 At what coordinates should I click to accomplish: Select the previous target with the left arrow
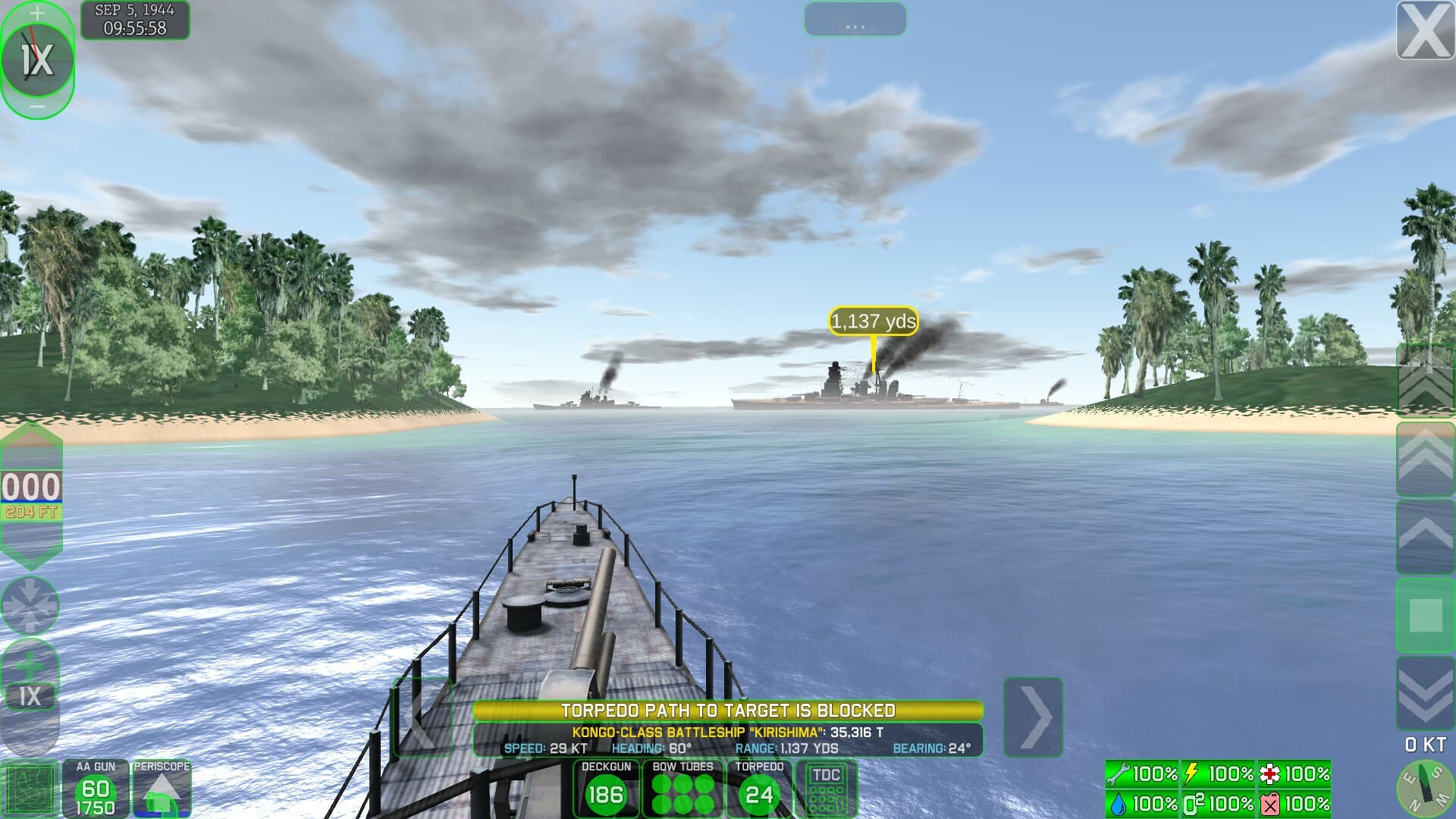(x=422, y=717)
